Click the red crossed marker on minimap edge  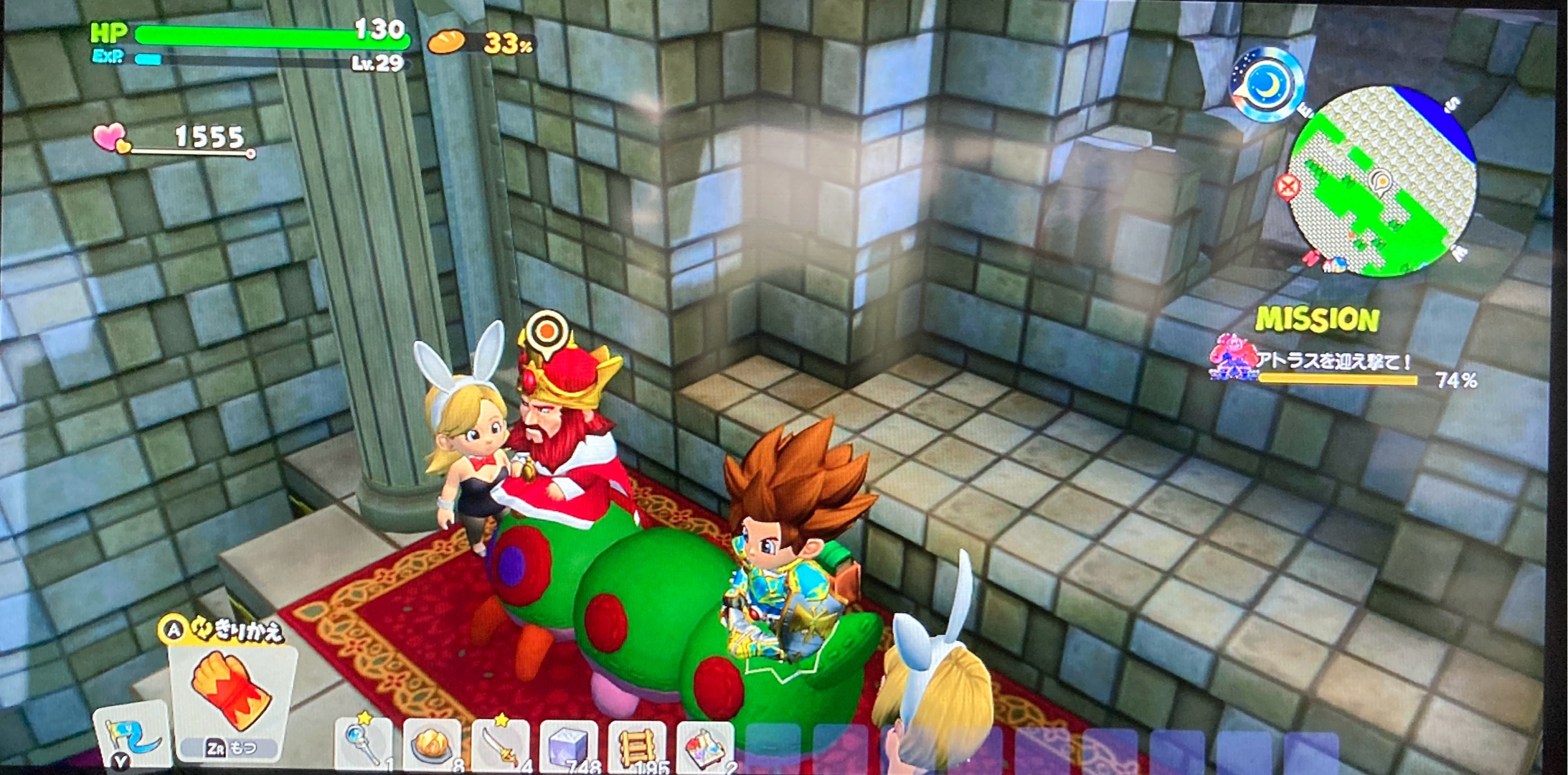[x=1288, y=187]
